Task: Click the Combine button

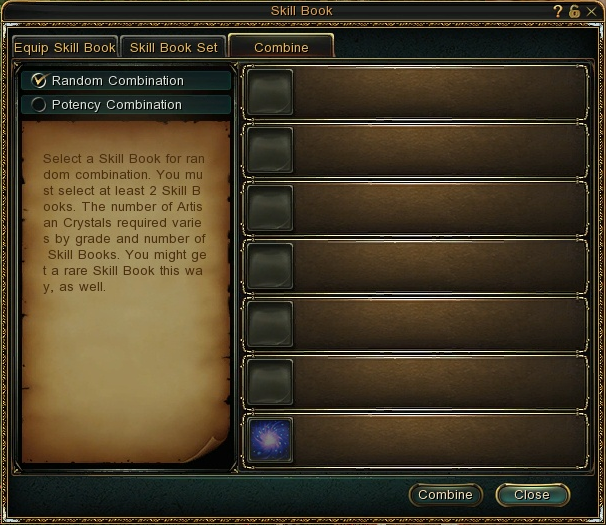Action: click(445, 495)
